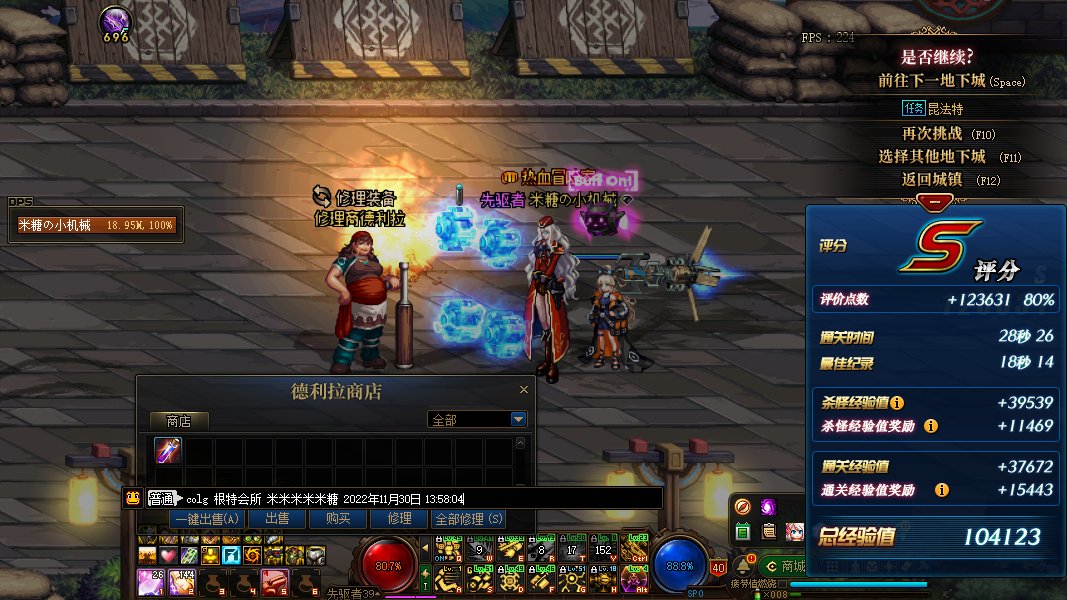Screen dimensions: 1067x600
Task: Select 再次挑战 to retry the dungeon
Action: click(x=934, y=133)
